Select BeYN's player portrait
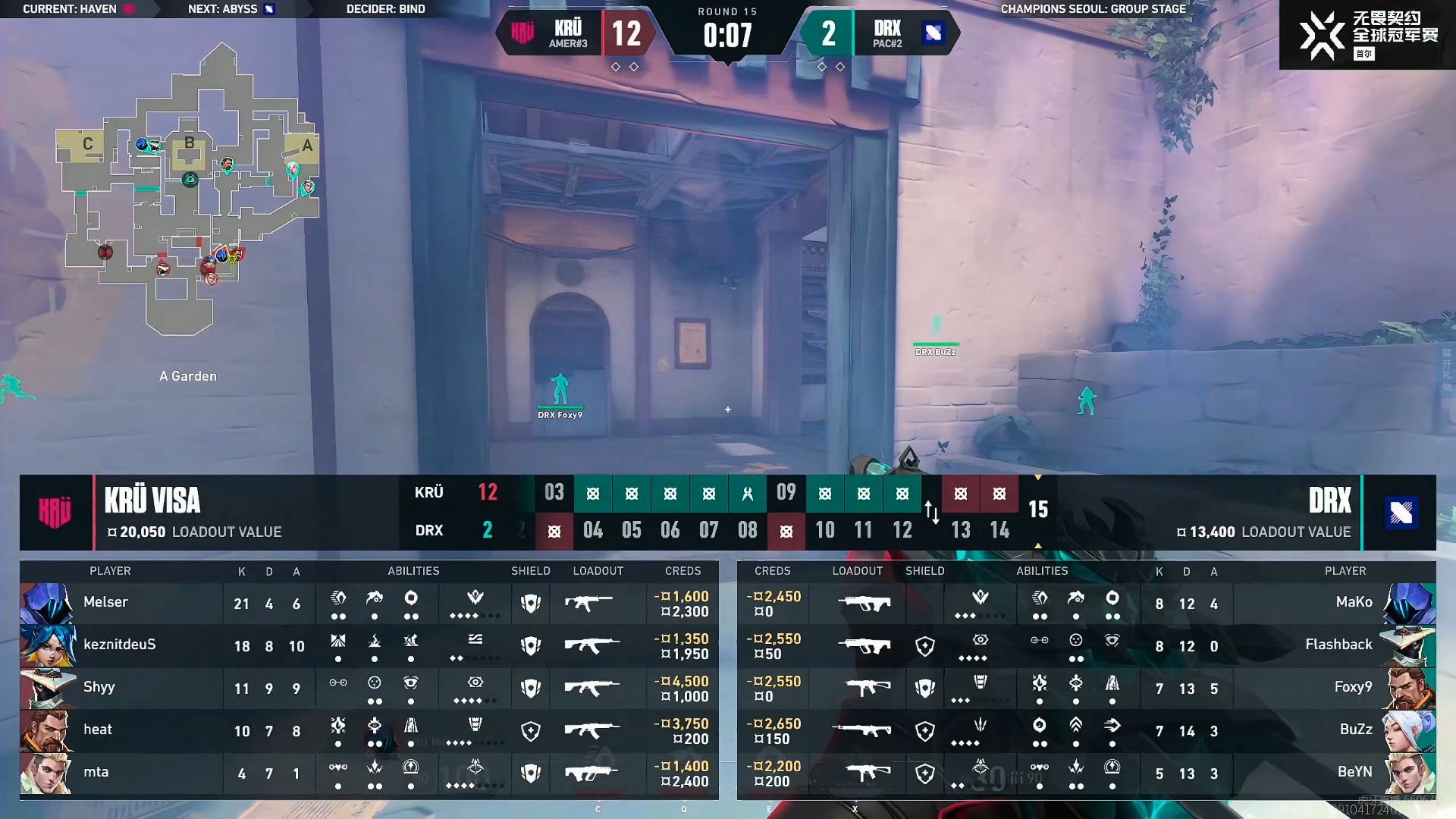Viewport: 1456px width, 819px height. tap(1409, 773)
